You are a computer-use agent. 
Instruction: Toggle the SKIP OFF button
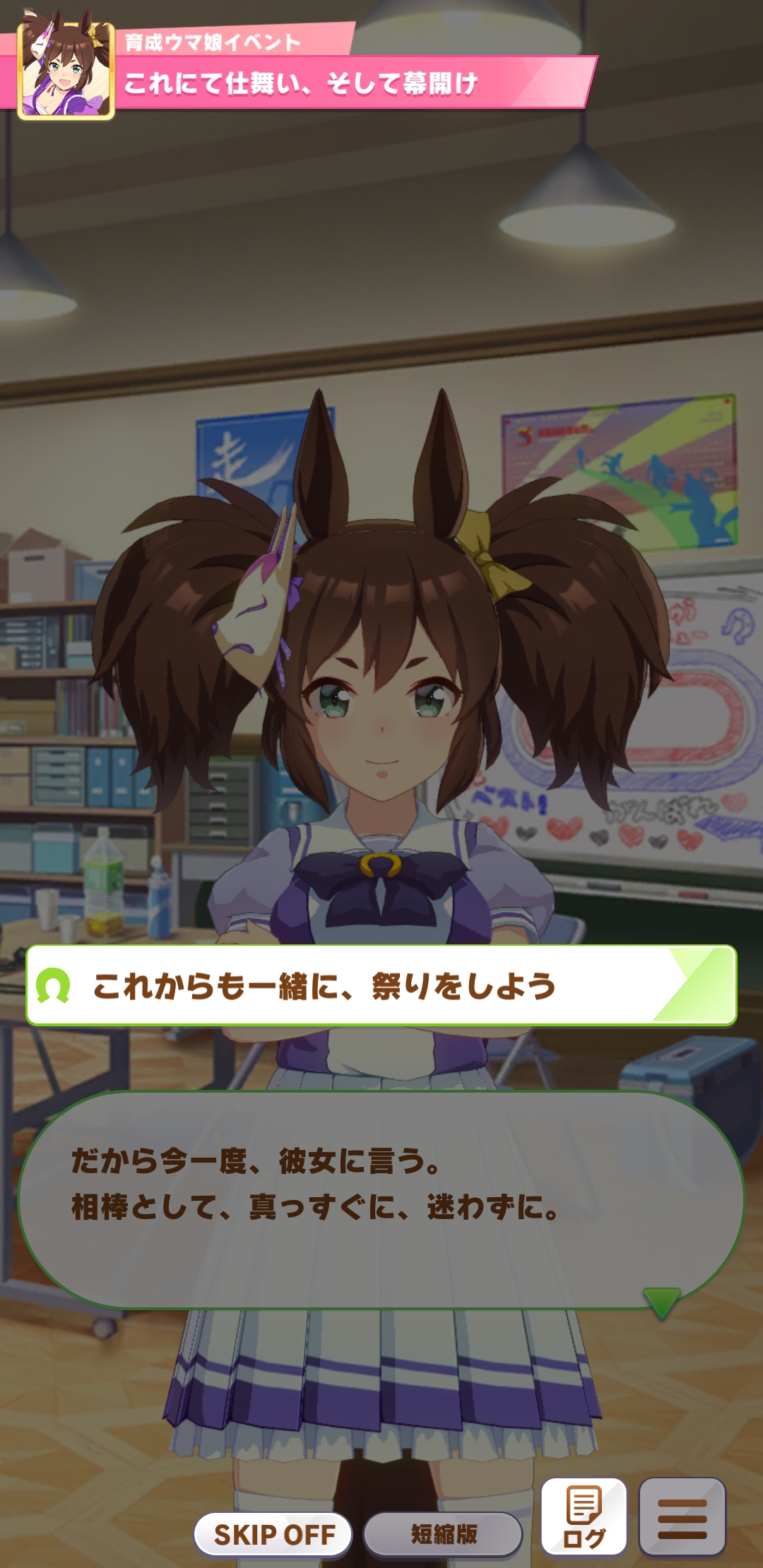point(273,1534)
